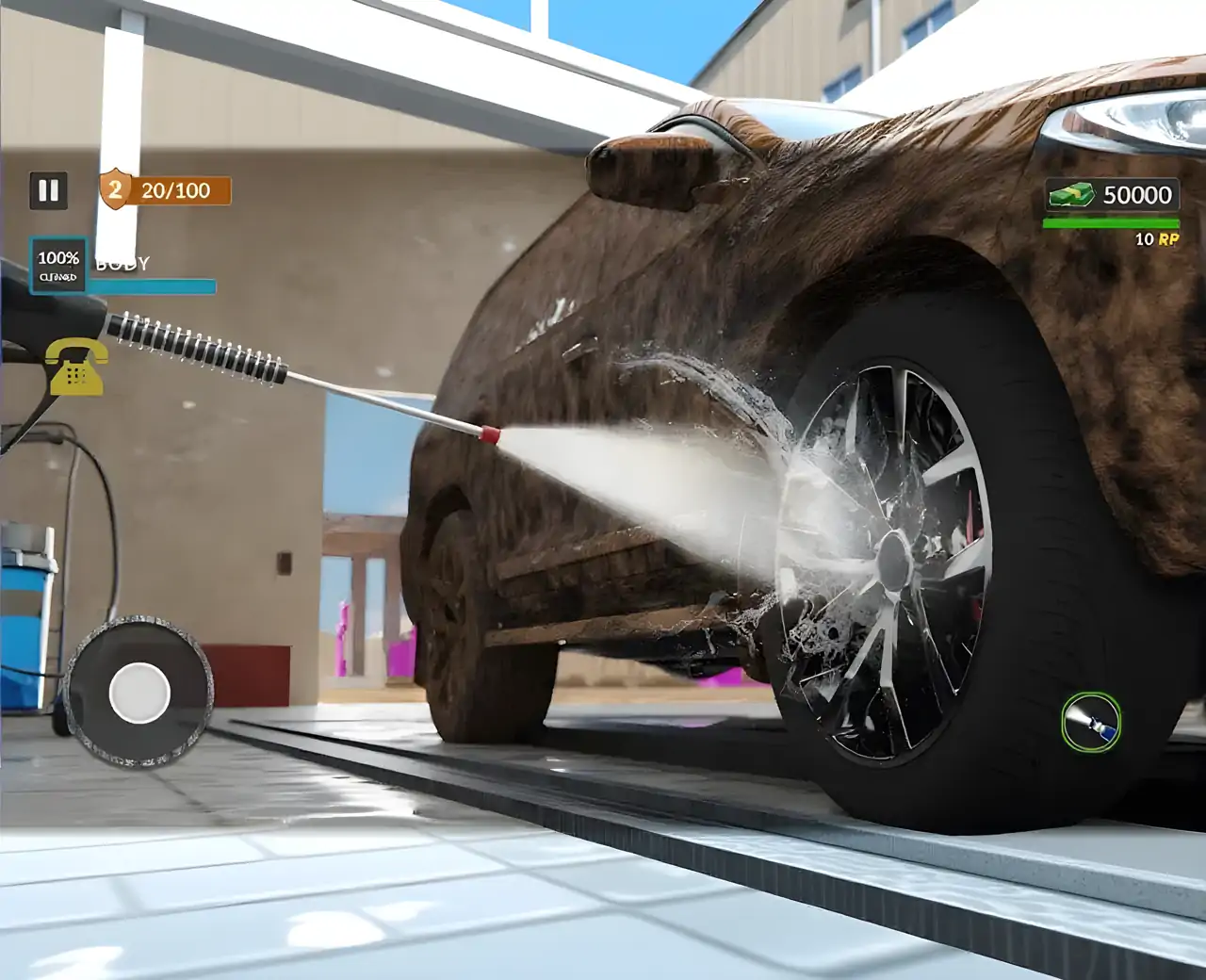Tap the cash stack money icon
1206x980 pixels.
tap(1071, 195)
